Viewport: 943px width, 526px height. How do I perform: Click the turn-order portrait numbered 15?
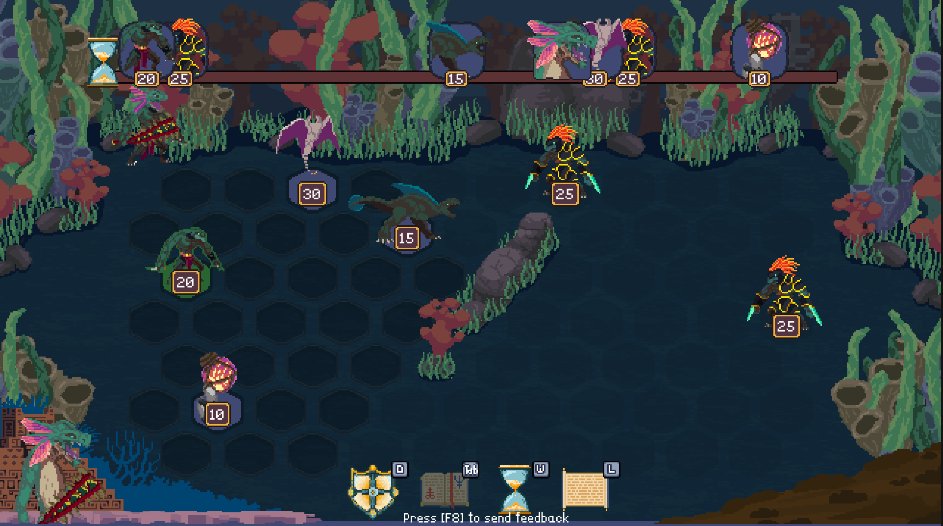(x=454, y=50)
